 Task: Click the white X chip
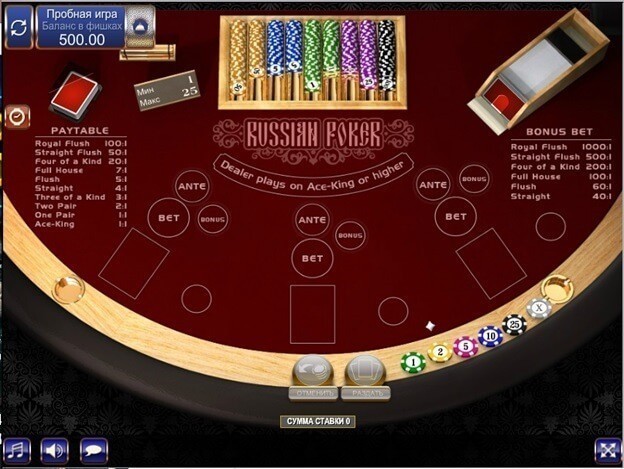pyautogui.click(x=539, y=308)
